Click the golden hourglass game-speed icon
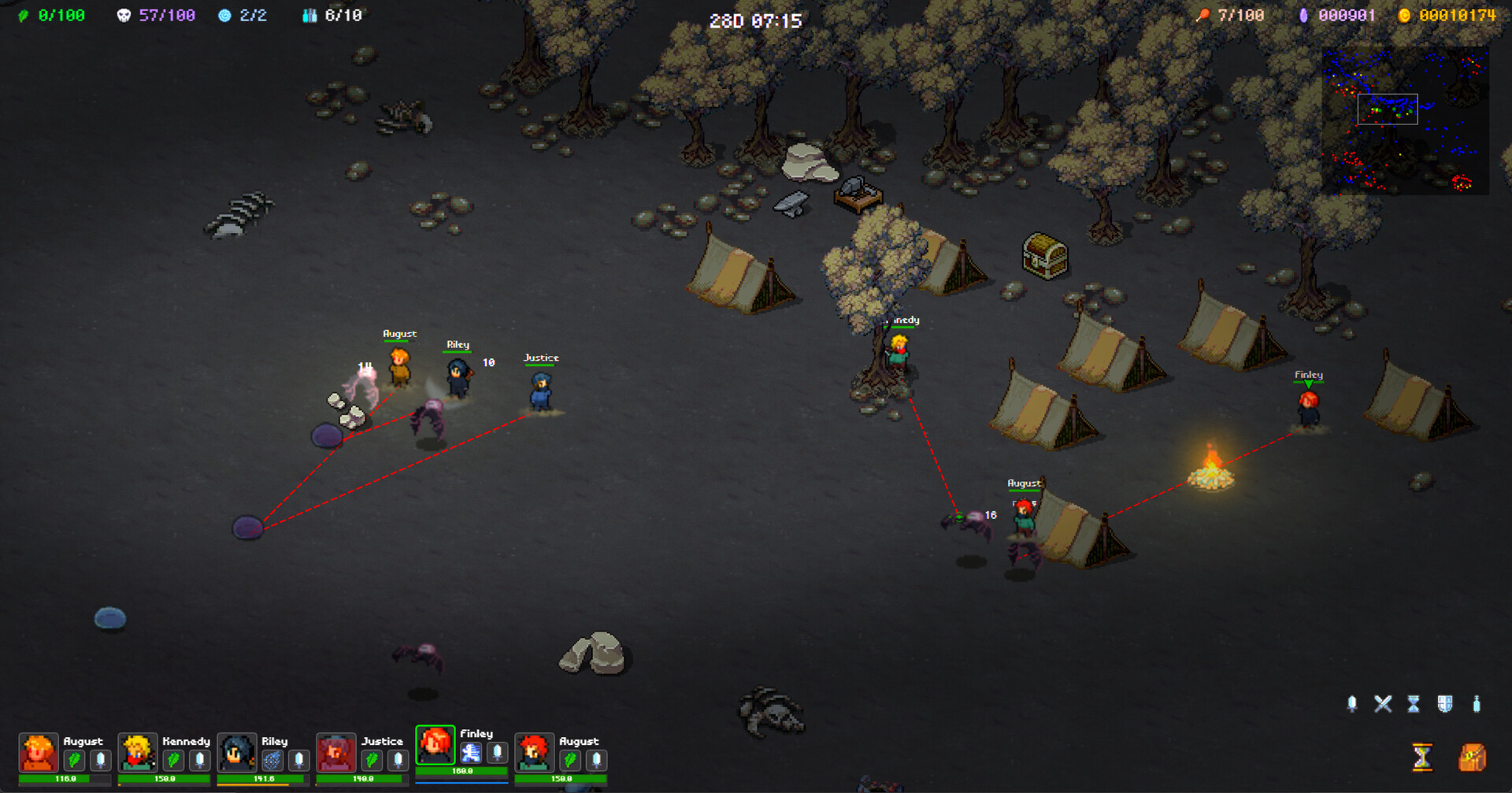Screen dimensions: 1512x793 click(x=1422, y=756)
